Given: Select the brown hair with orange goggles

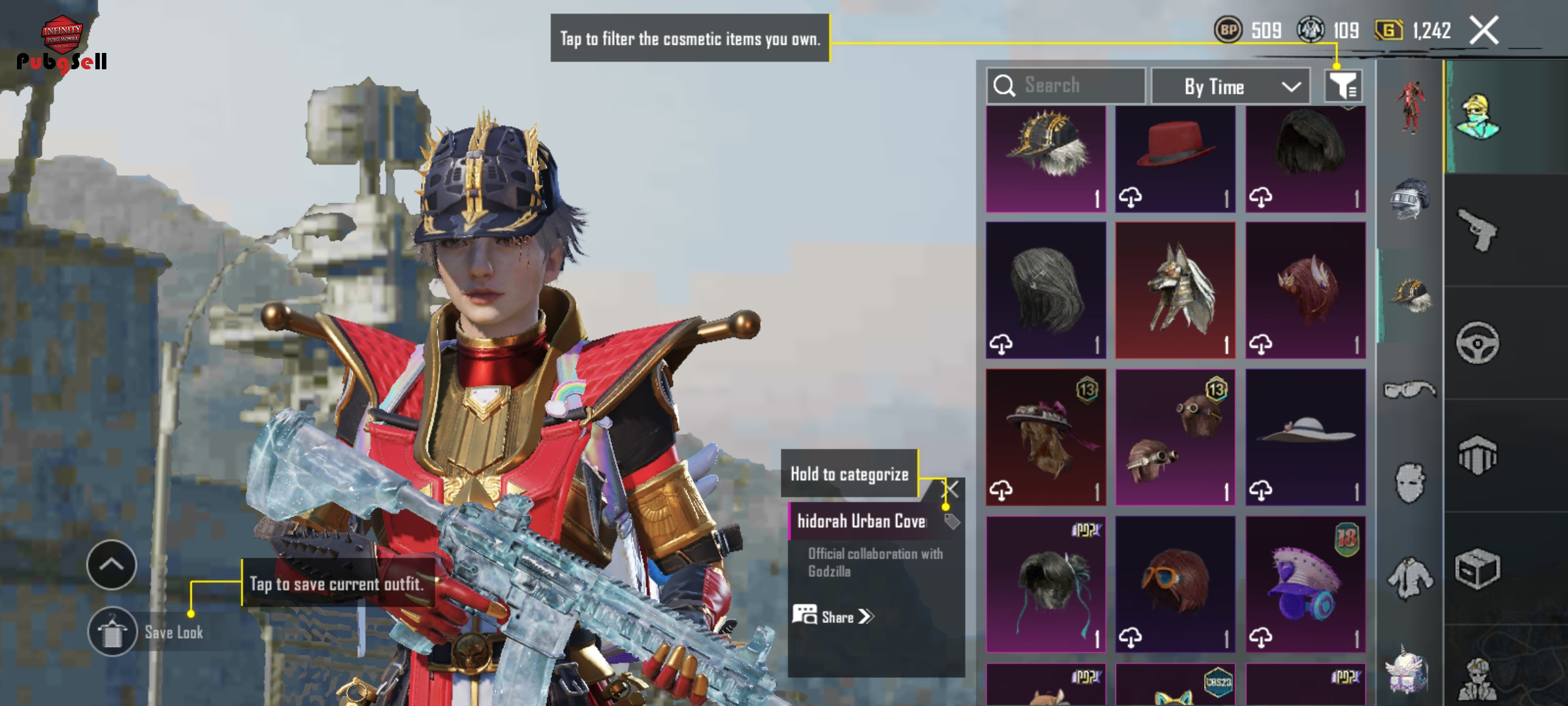Looking at the screenshot, I should (x=1175, y=584).
